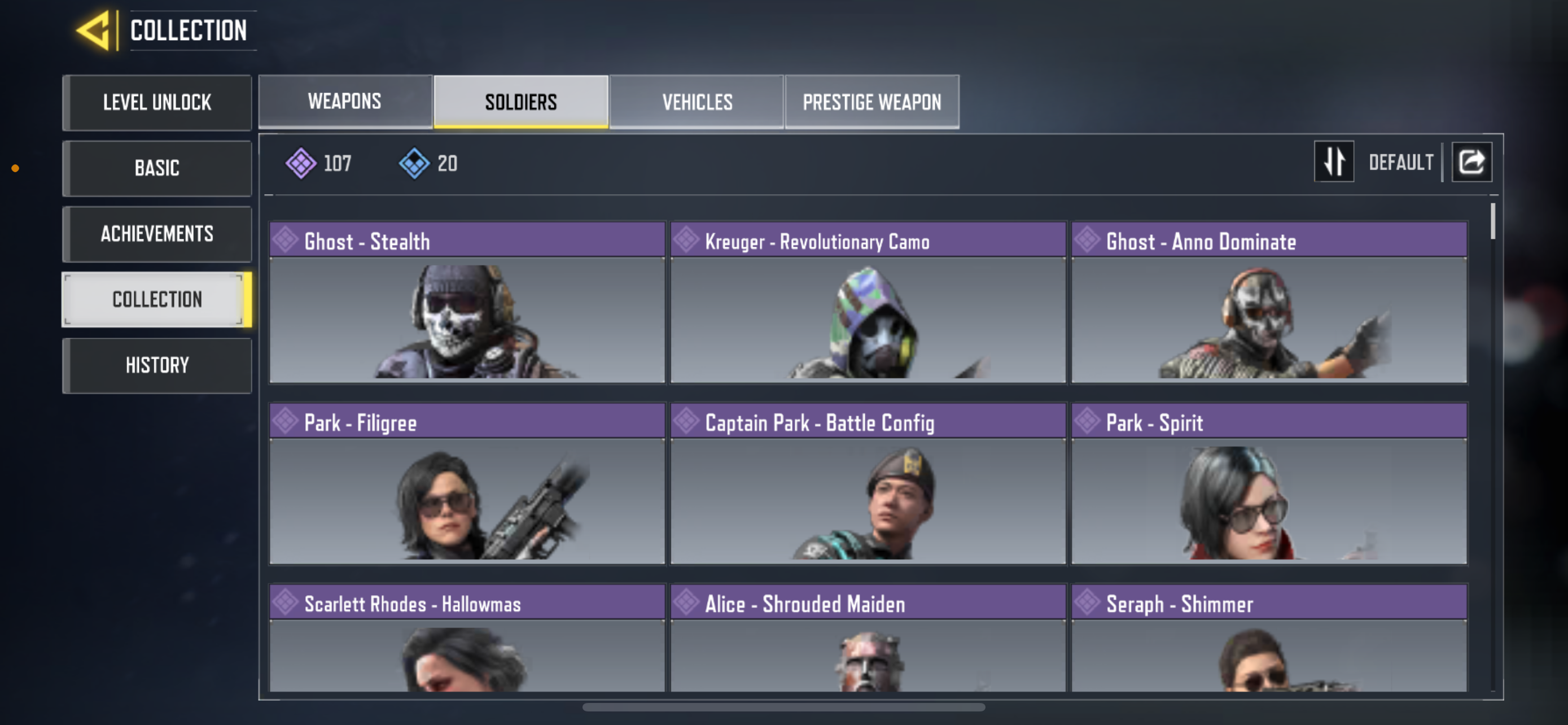Click the rarity diamond on Alice - Shrouded Maiden
The image size is (1568, 725).
click(x=686, y=602)
